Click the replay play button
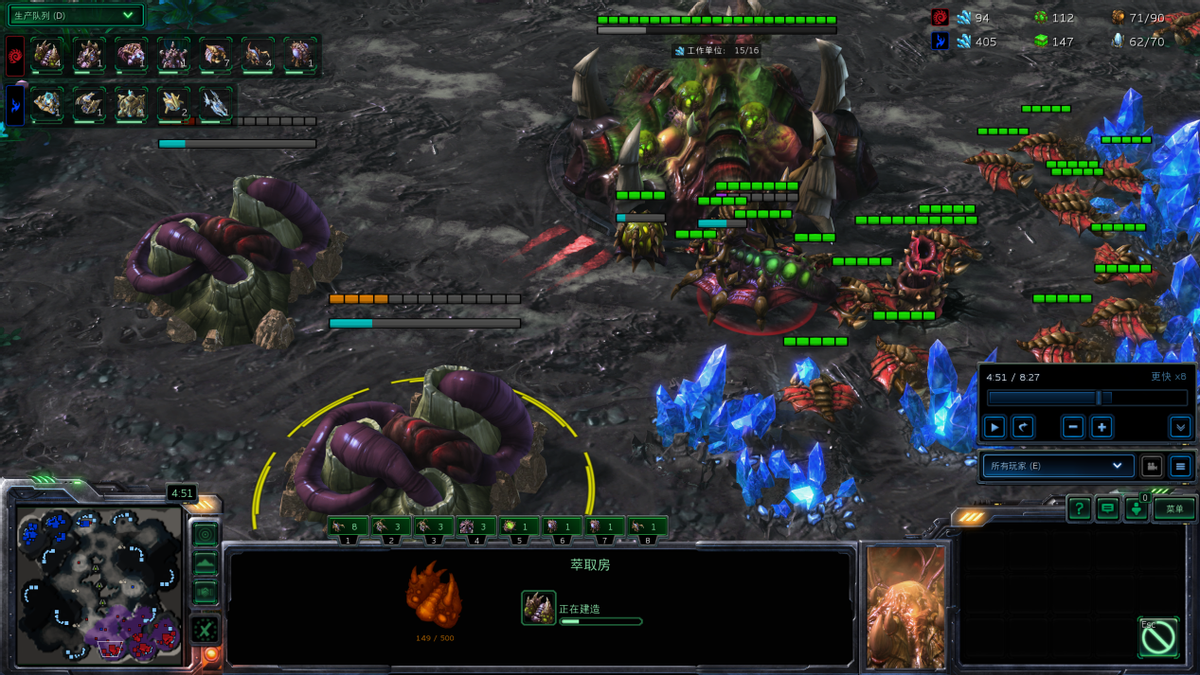This screenshot has width=1200, height=675. coord(994,427)
